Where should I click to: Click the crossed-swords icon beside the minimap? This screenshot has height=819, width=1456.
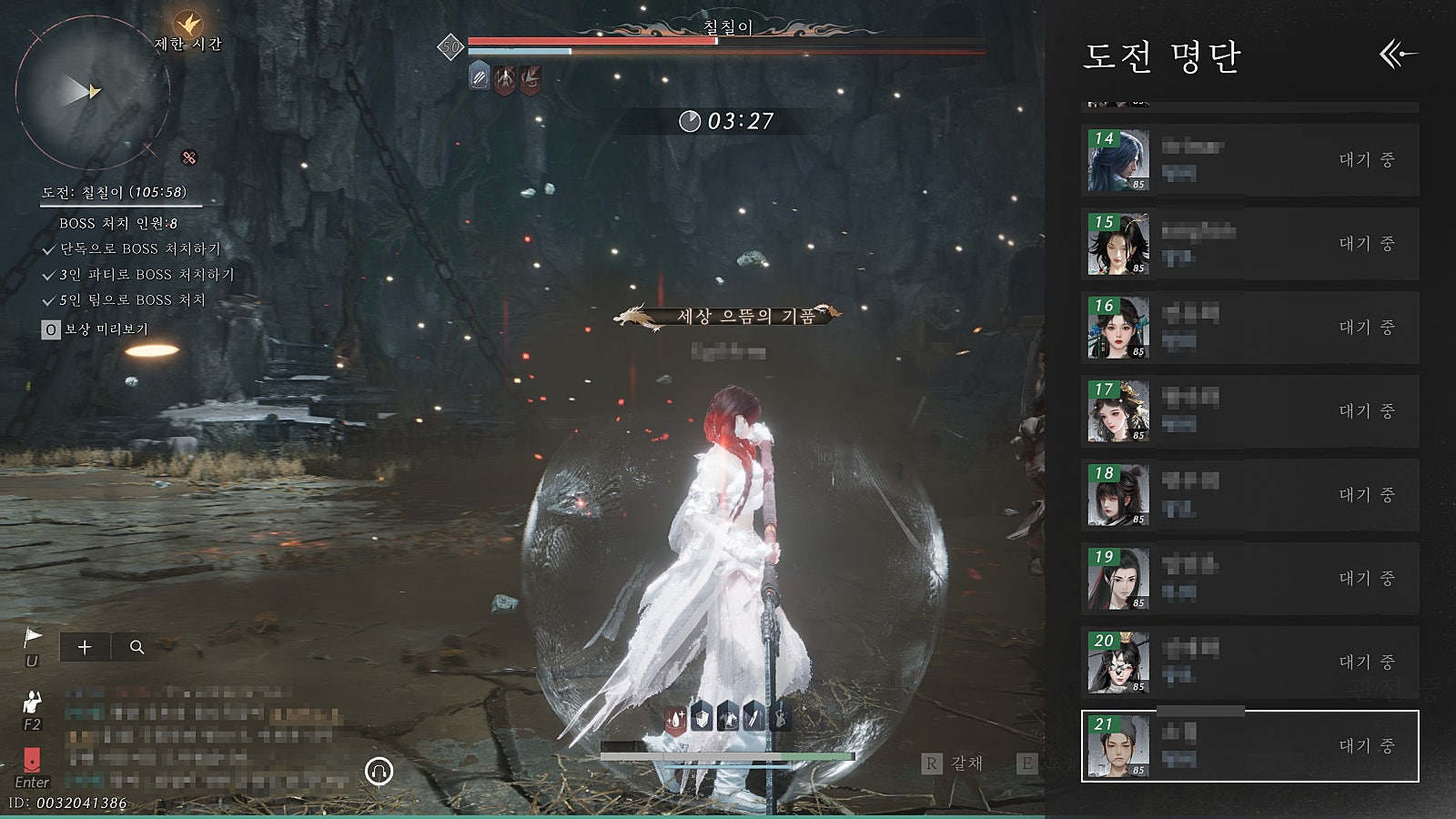point(188,157)
